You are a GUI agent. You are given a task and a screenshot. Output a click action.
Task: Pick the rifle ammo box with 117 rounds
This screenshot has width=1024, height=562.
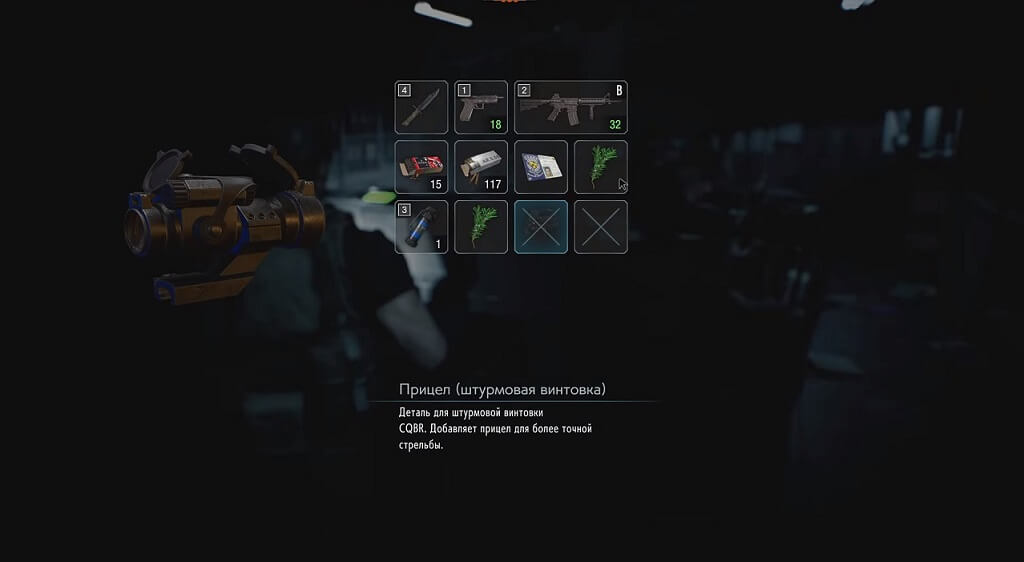click(481, 167)
